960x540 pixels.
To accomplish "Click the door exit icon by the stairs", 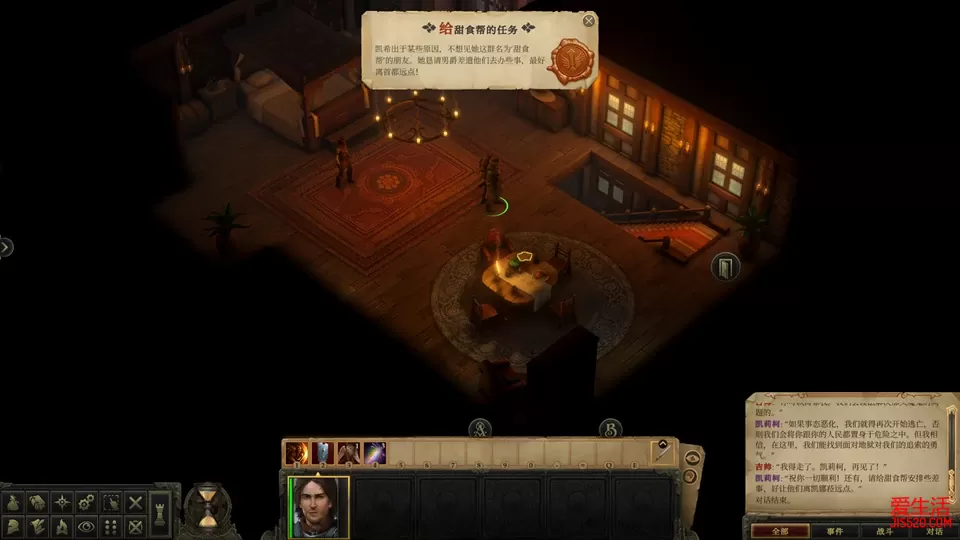I will (725, 267).
